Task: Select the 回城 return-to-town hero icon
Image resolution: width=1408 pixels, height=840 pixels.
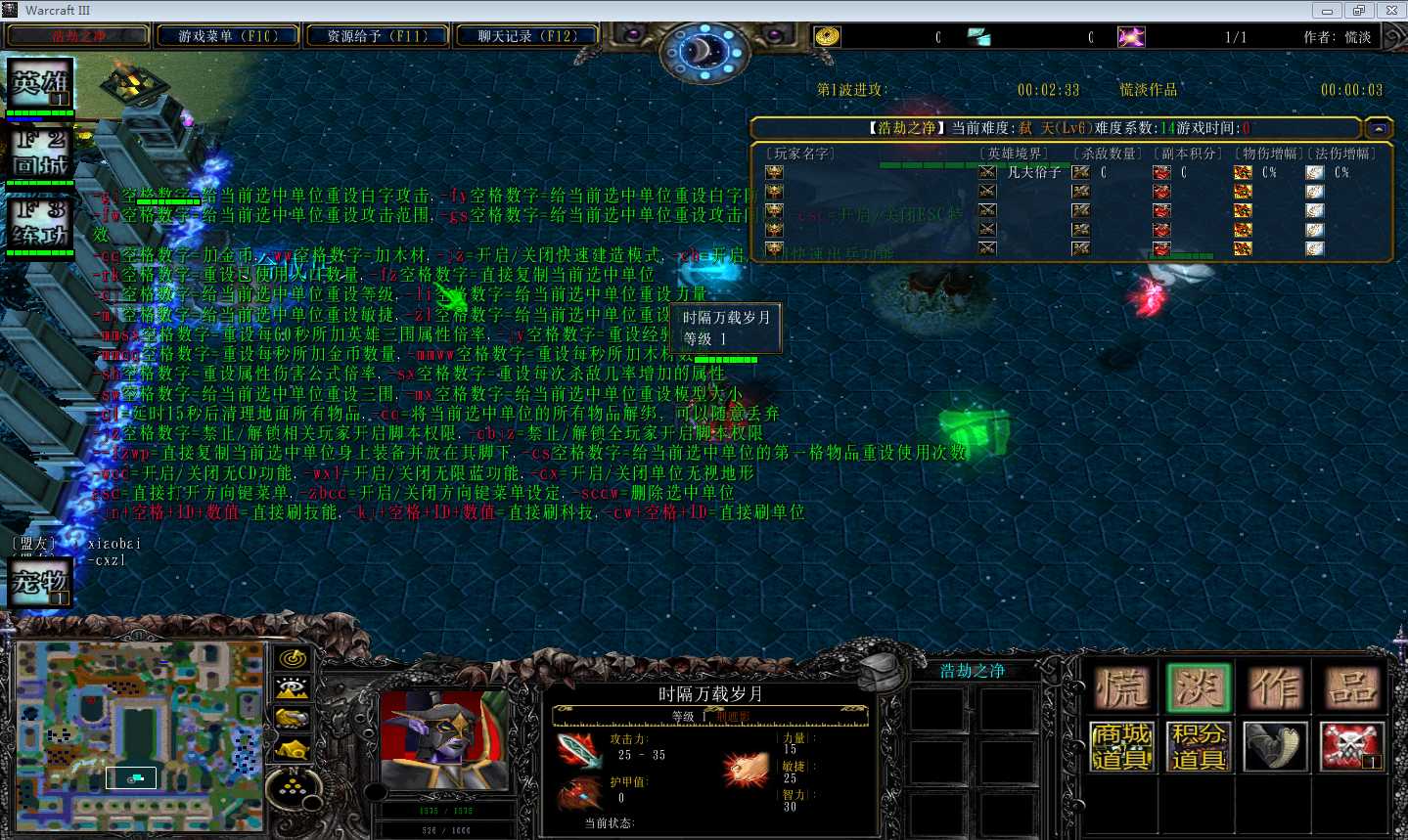Action: [40, 152]
